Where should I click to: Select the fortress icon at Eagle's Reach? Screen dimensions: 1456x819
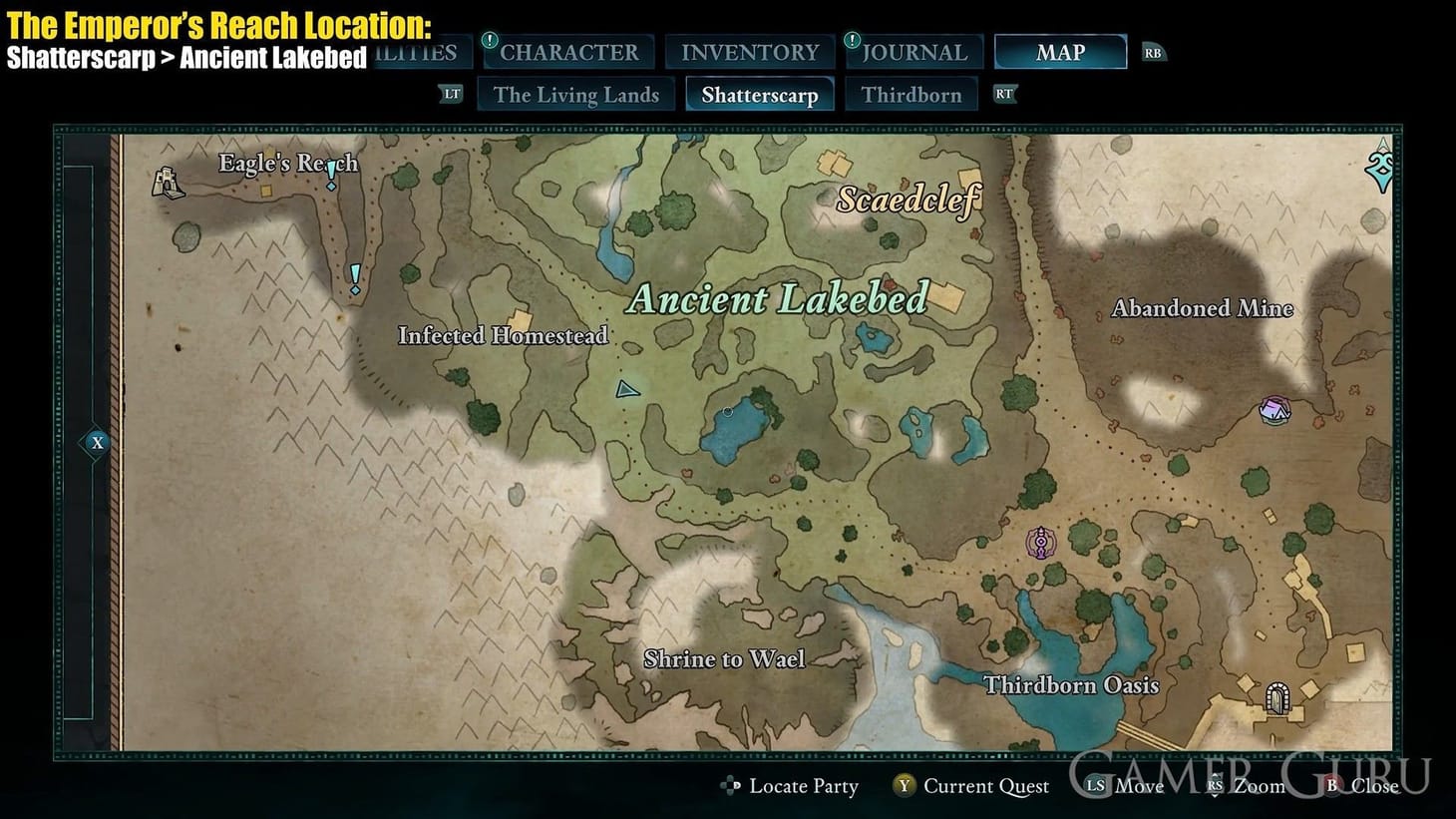click(x=169, y=183)
